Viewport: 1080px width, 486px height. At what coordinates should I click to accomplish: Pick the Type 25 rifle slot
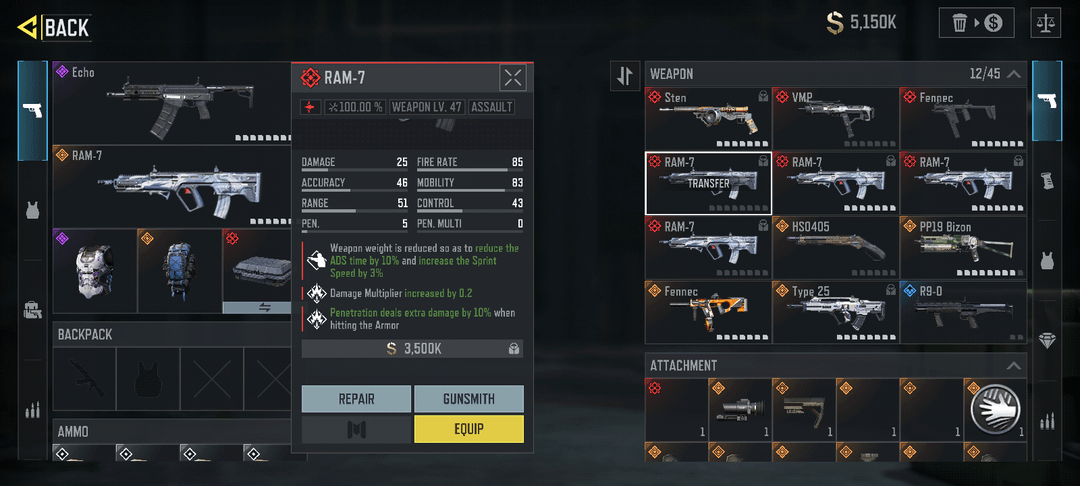pyautogui.click(x=835, y=311)
